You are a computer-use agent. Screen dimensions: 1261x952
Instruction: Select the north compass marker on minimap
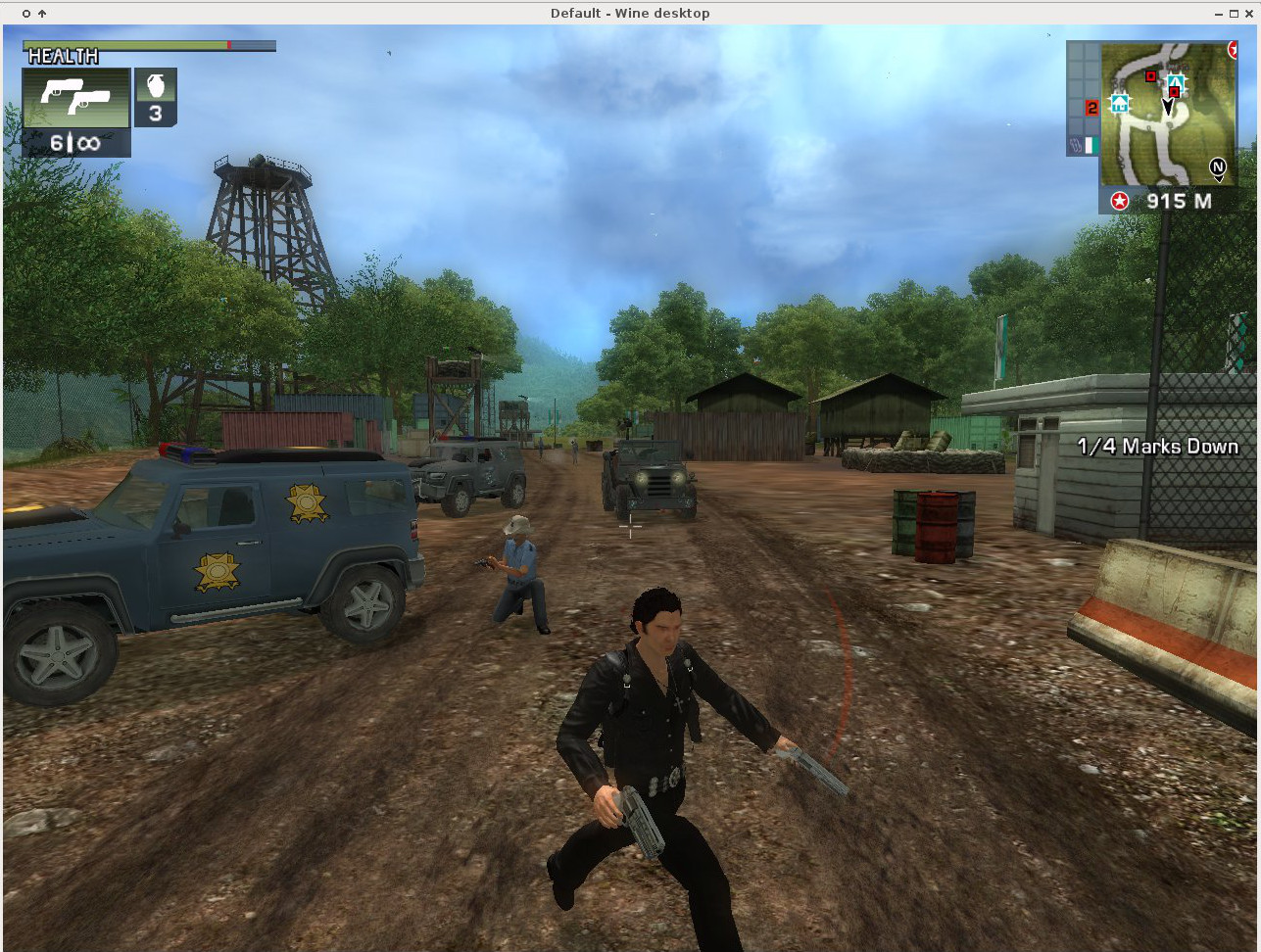click(x=1218, y=167)
